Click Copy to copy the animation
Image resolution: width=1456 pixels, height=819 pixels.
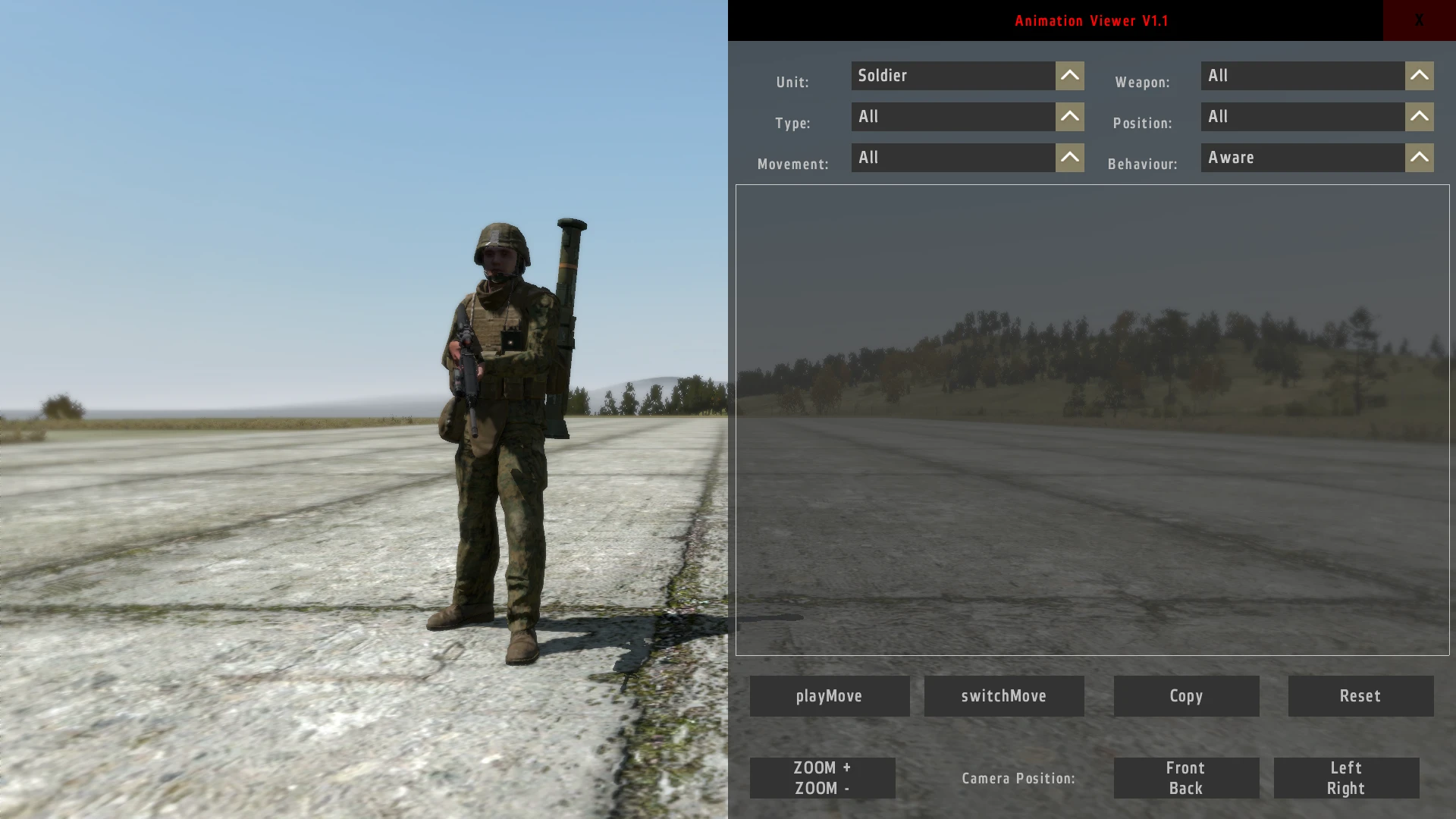click(x=1185, y=695)
